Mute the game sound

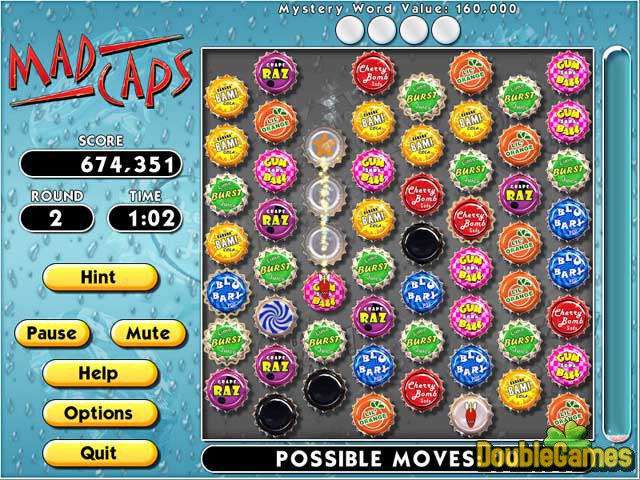(x=146, y=333)
